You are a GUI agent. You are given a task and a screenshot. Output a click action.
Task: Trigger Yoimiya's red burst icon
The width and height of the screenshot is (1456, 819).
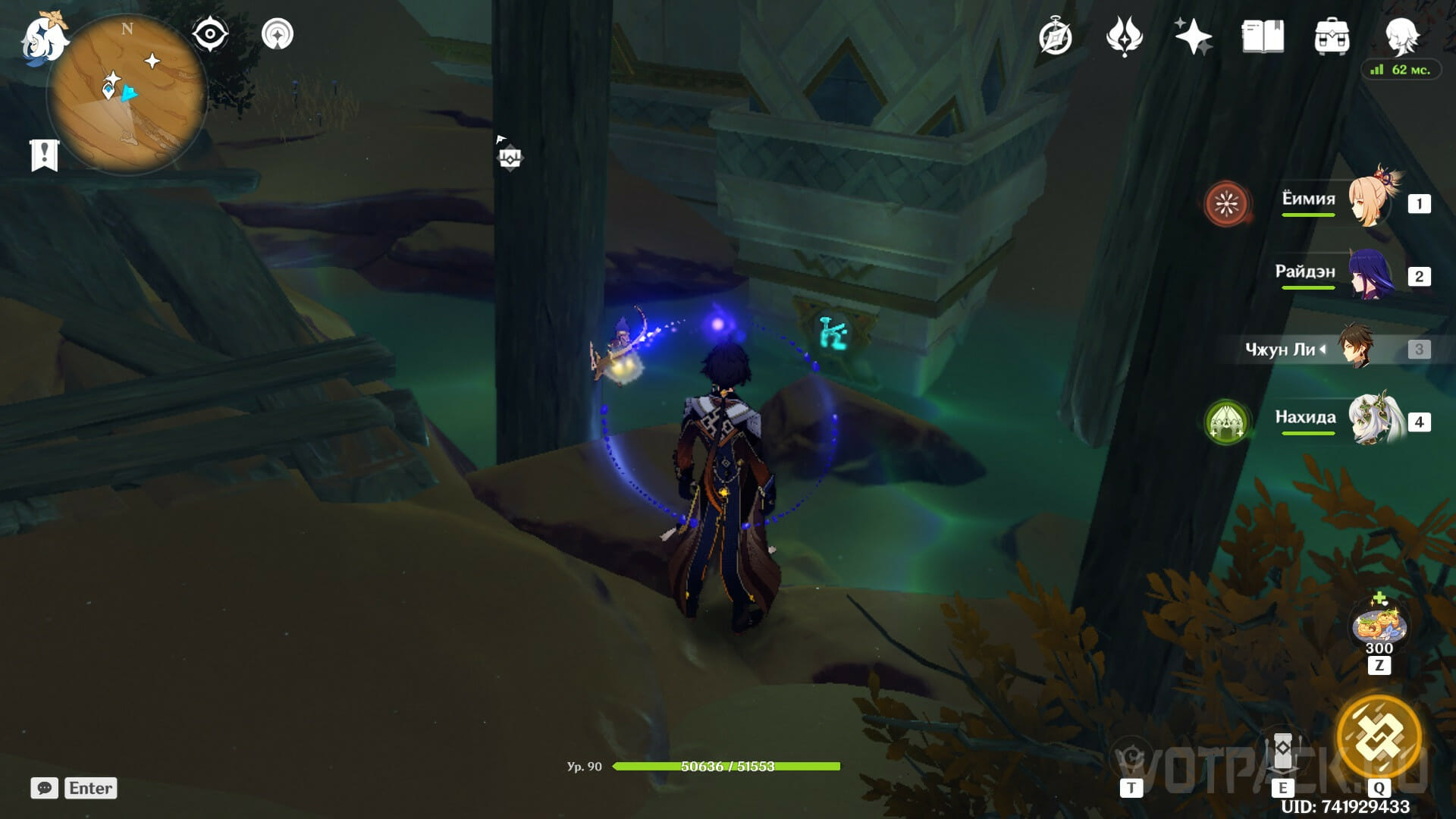[x=1226, y=203]
